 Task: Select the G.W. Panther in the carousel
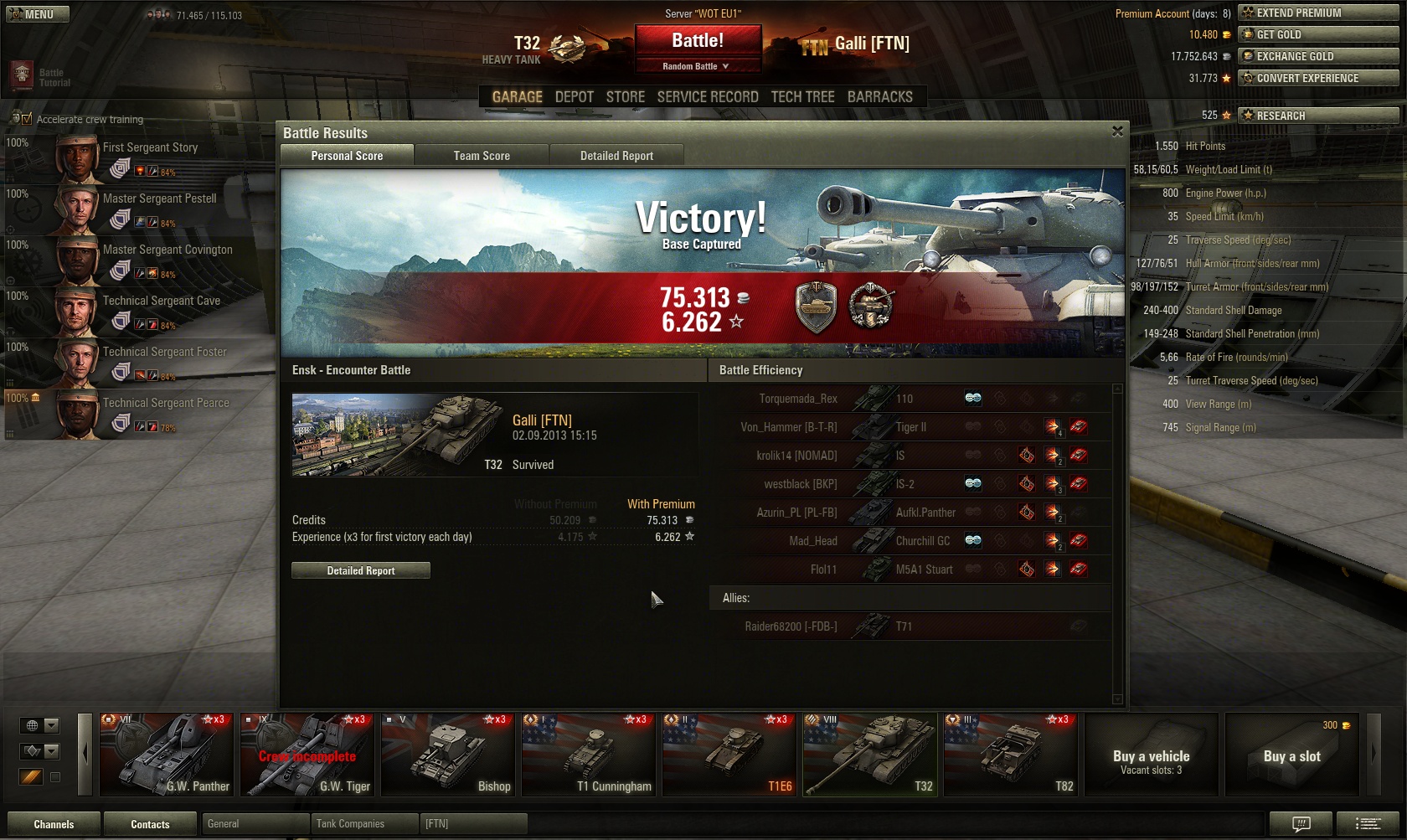pos(167,754)
